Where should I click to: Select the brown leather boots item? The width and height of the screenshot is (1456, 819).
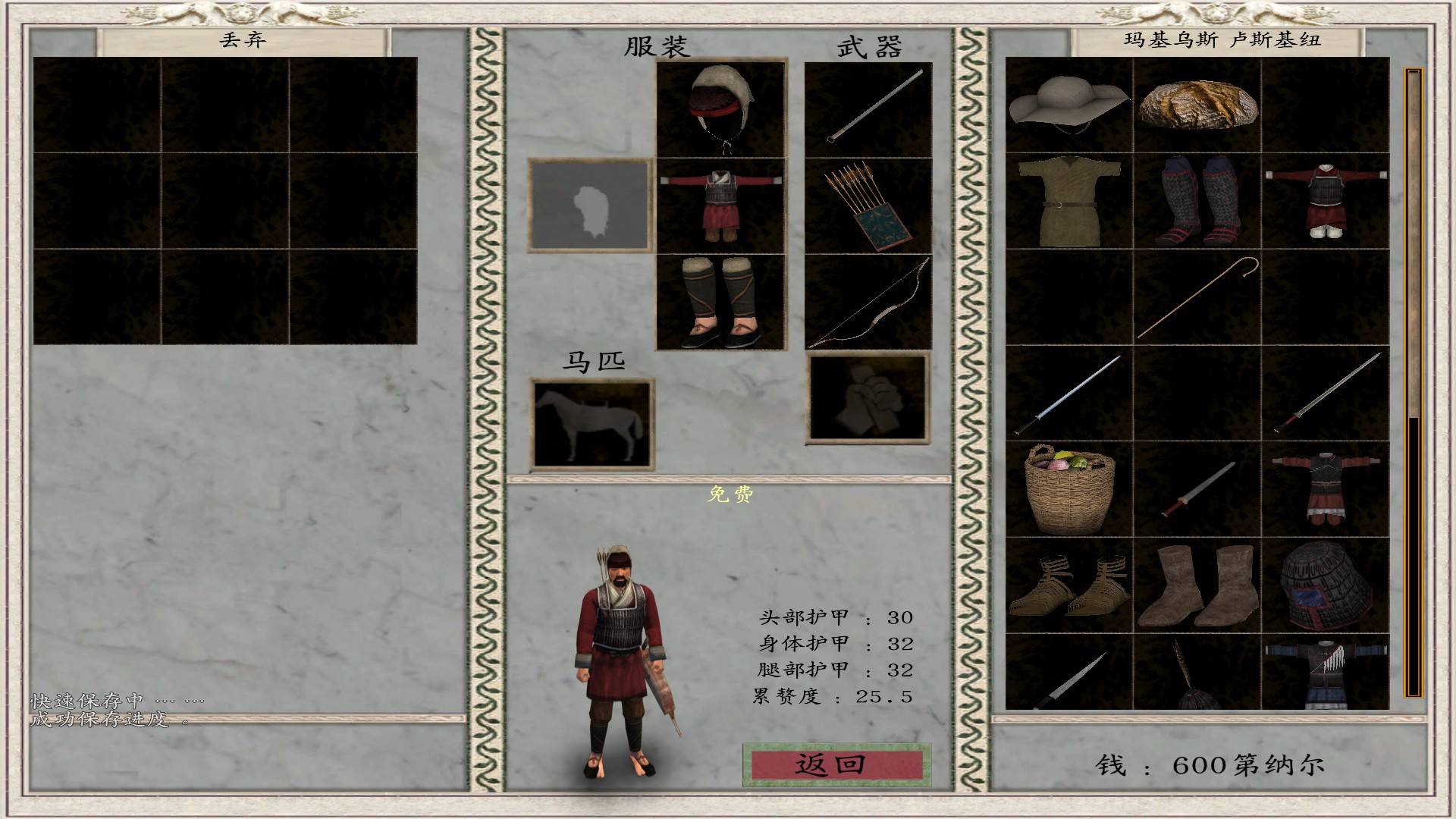tap(1197, 586)
